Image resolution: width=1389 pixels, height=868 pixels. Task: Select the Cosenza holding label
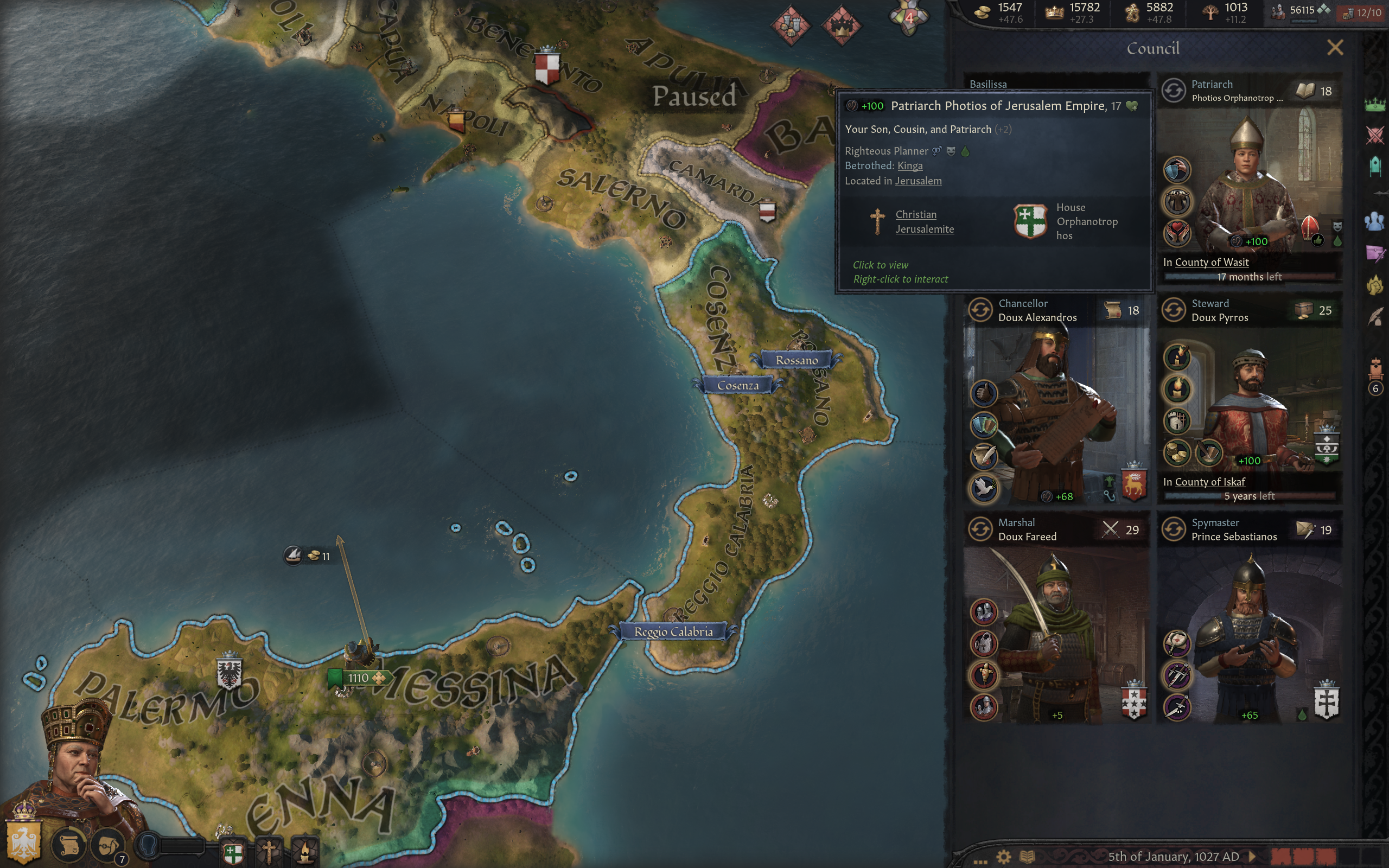(x=737, y=385)
